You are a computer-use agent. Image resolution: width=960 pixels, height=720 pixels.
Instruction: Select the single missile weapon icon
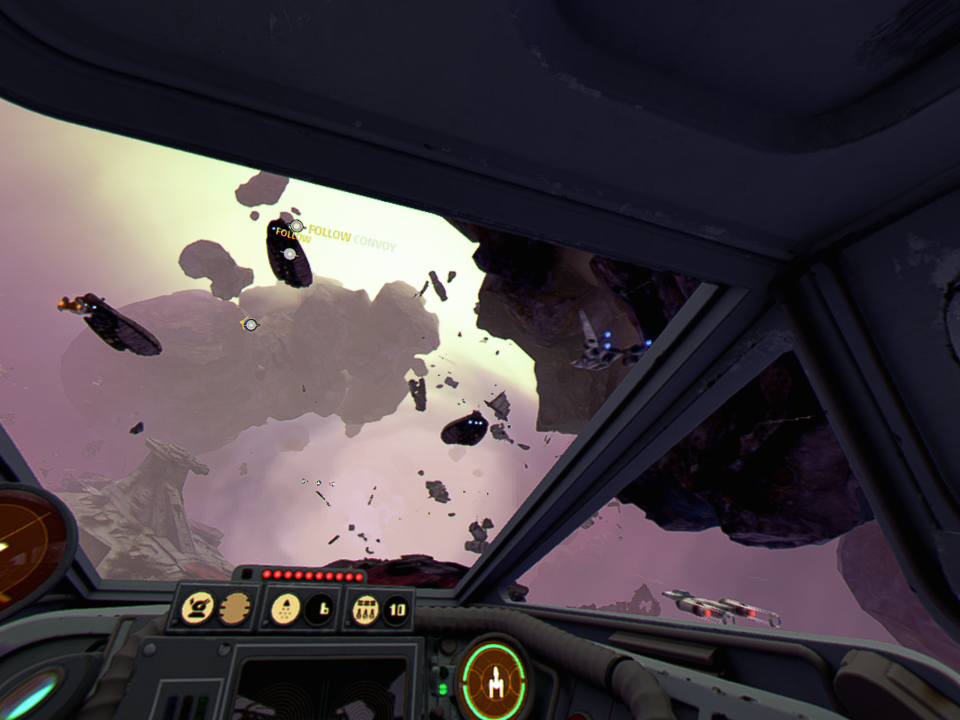(284, 607)
